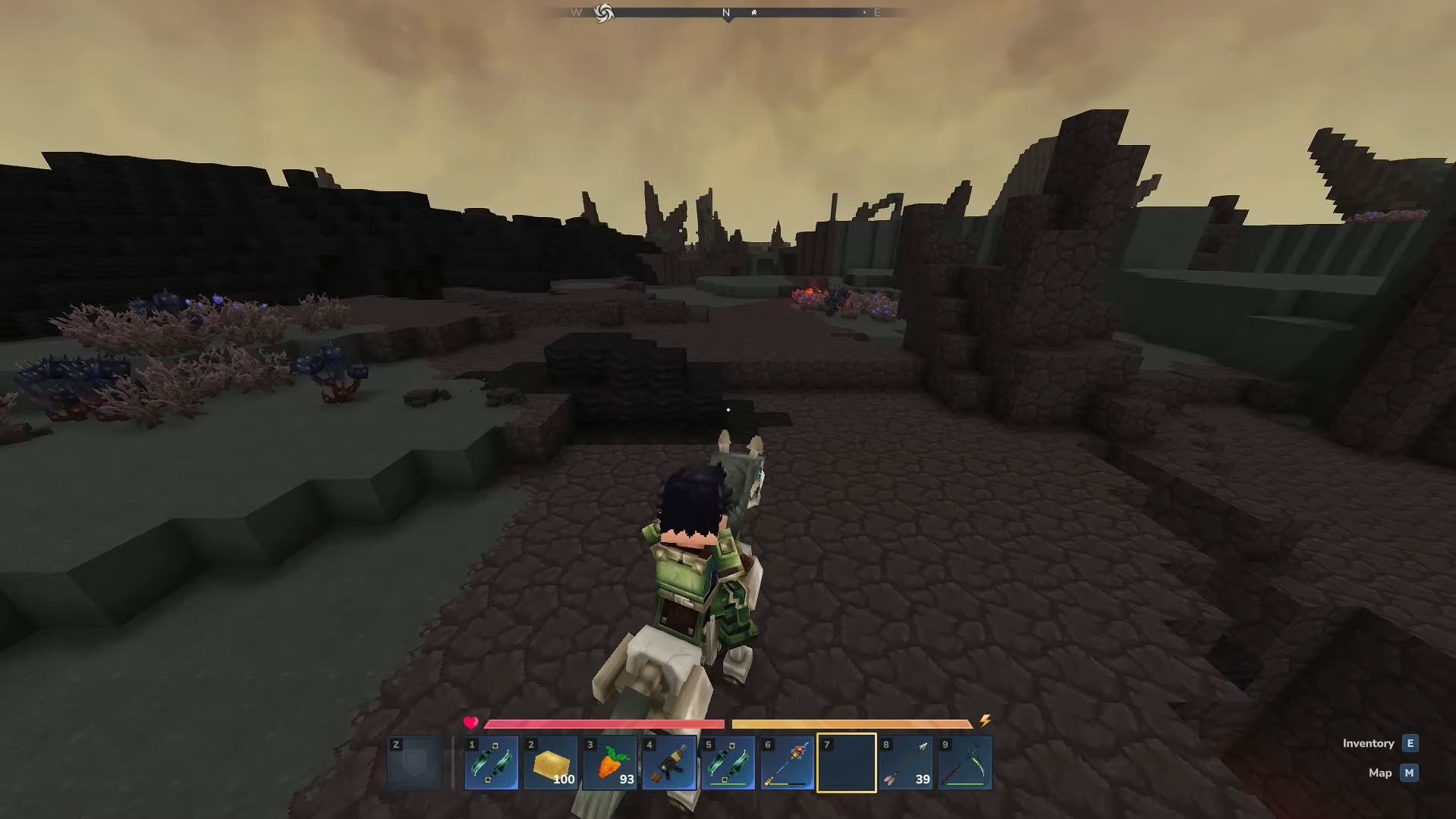The width and height of the screenshot is (1456, 819).
Task: Click the Map label text
Action: pos(1379,773)
